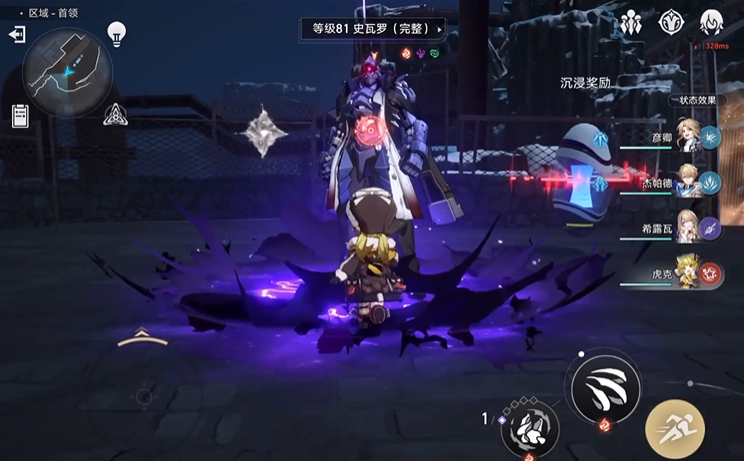Open the lightbulb hint icon
744x461 pixels.
tap(117, 35)
